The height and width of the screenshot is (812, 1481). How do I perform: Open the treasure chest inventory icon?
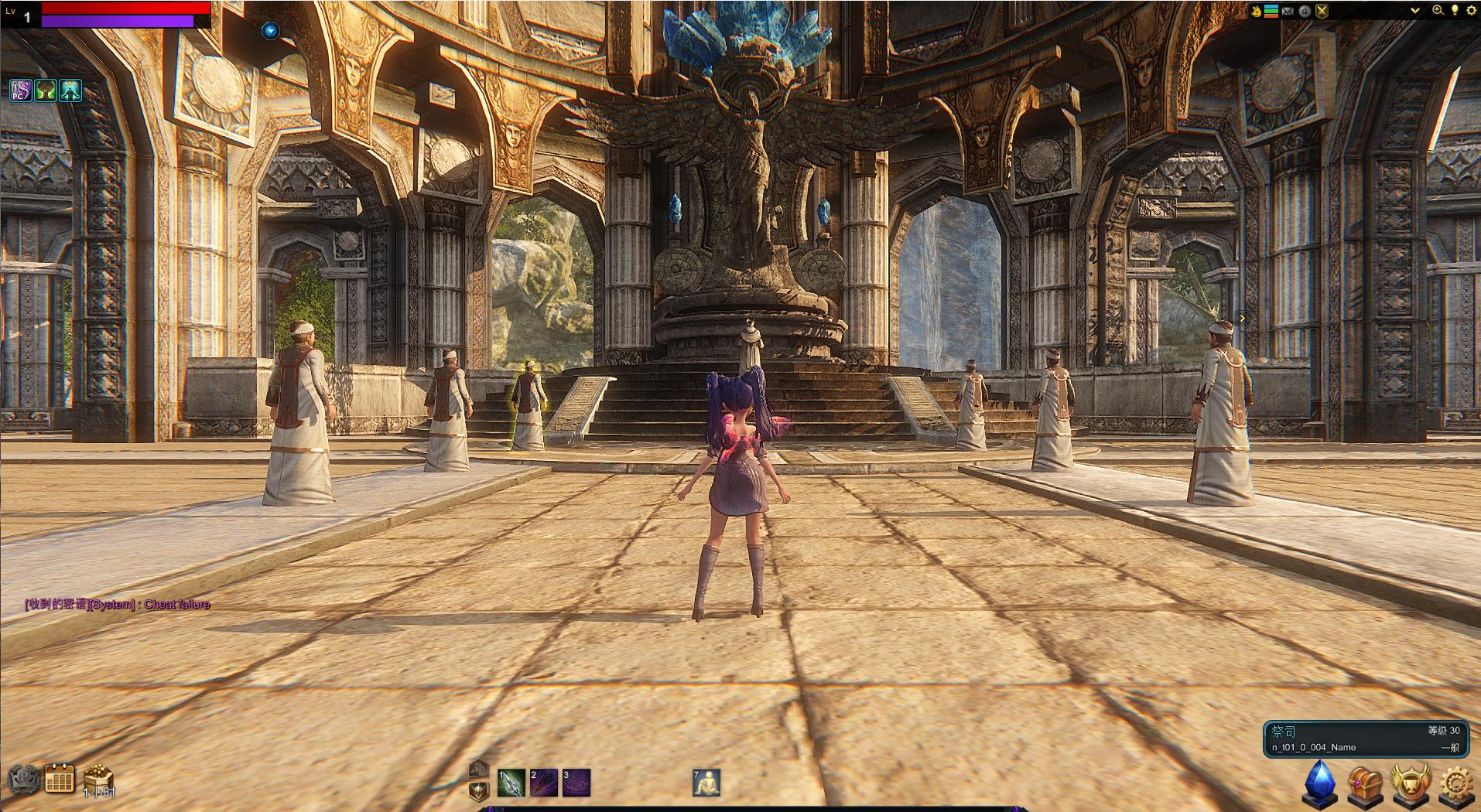pyautogui.click(x=1365, y=784)
